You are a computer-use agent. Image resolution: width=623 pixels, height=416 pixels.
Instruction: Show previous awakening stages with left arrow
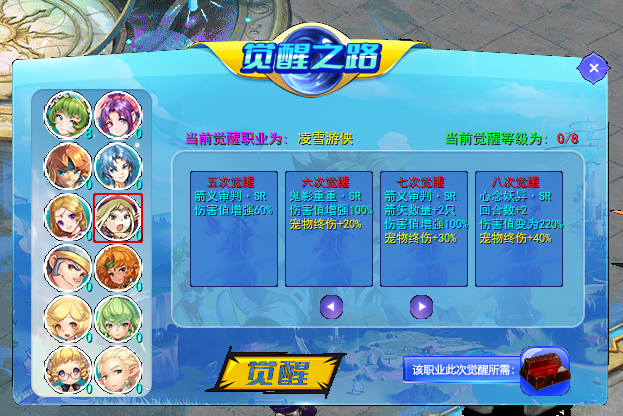(331, 307)
